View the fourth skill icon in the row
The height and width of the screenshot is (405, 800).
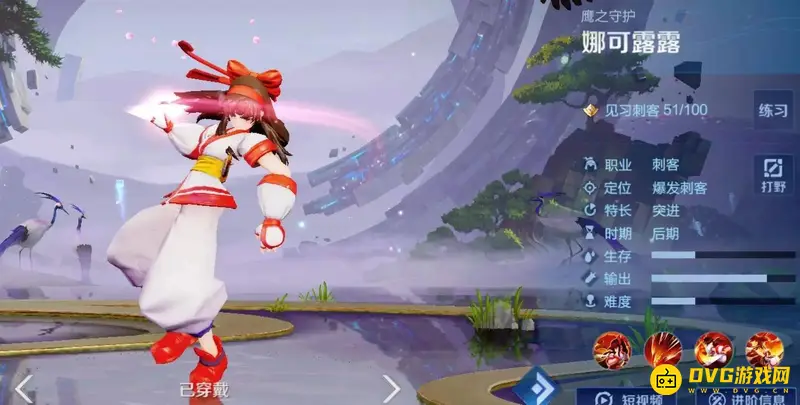point(764,349)
